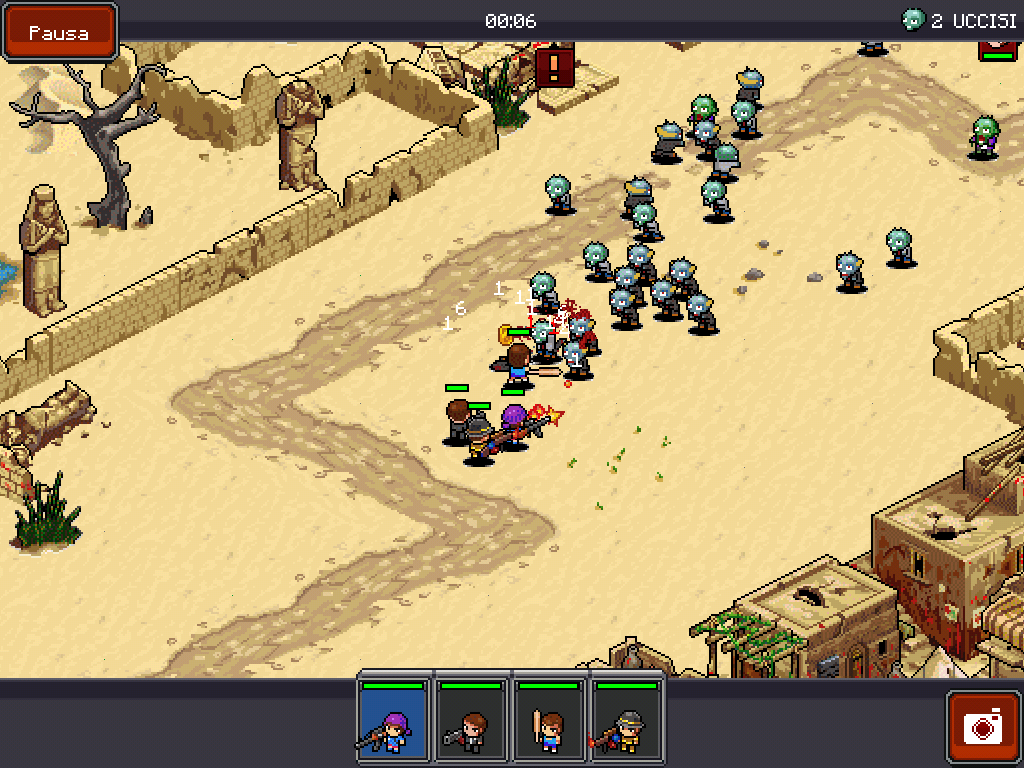Select the baseball bat survivor card
Image resolution: width=1024 pixels, height=768 pixels.
(x=549, y=721)
